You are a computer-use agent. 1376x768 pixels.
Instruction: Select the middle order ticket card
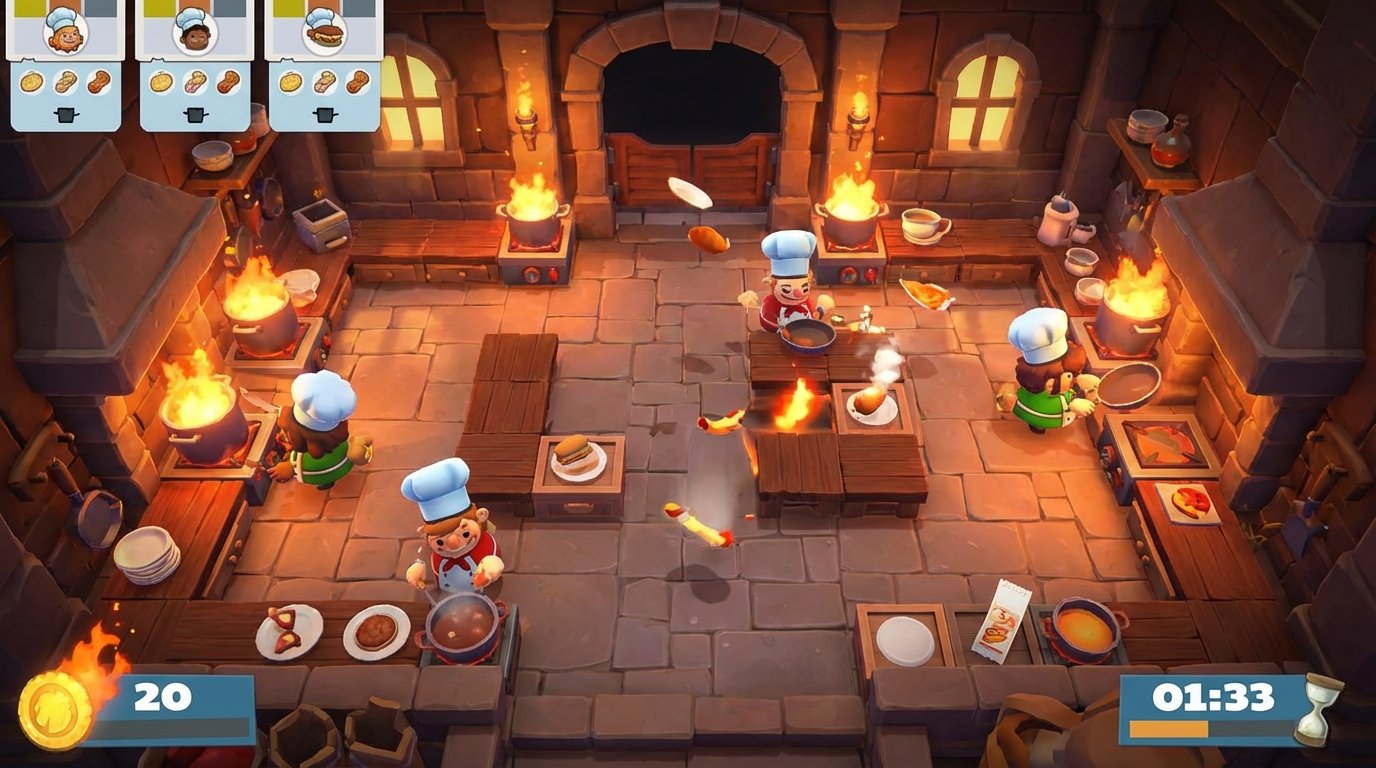point(192,65)
